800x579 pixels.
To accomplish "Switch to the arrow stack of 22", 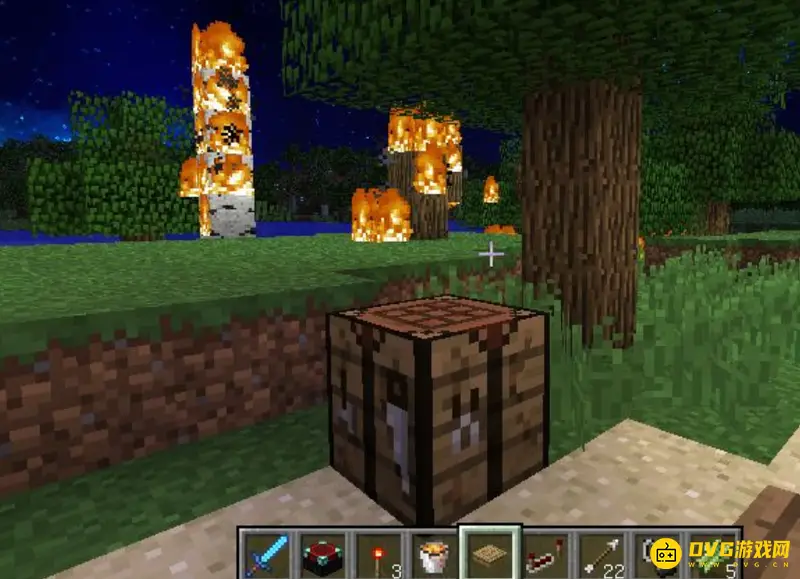I will click(602, 553).
